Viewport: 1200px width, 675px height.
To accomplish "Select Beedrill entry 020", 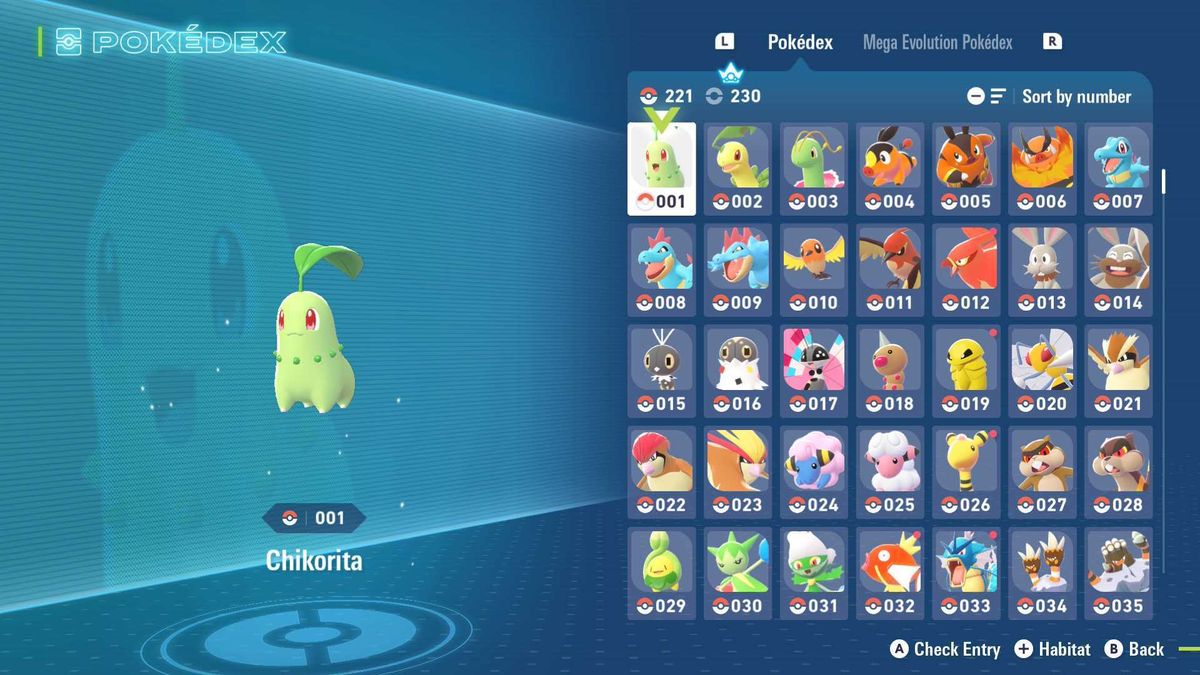I will pyautogui.click(x=1042, y=370).
